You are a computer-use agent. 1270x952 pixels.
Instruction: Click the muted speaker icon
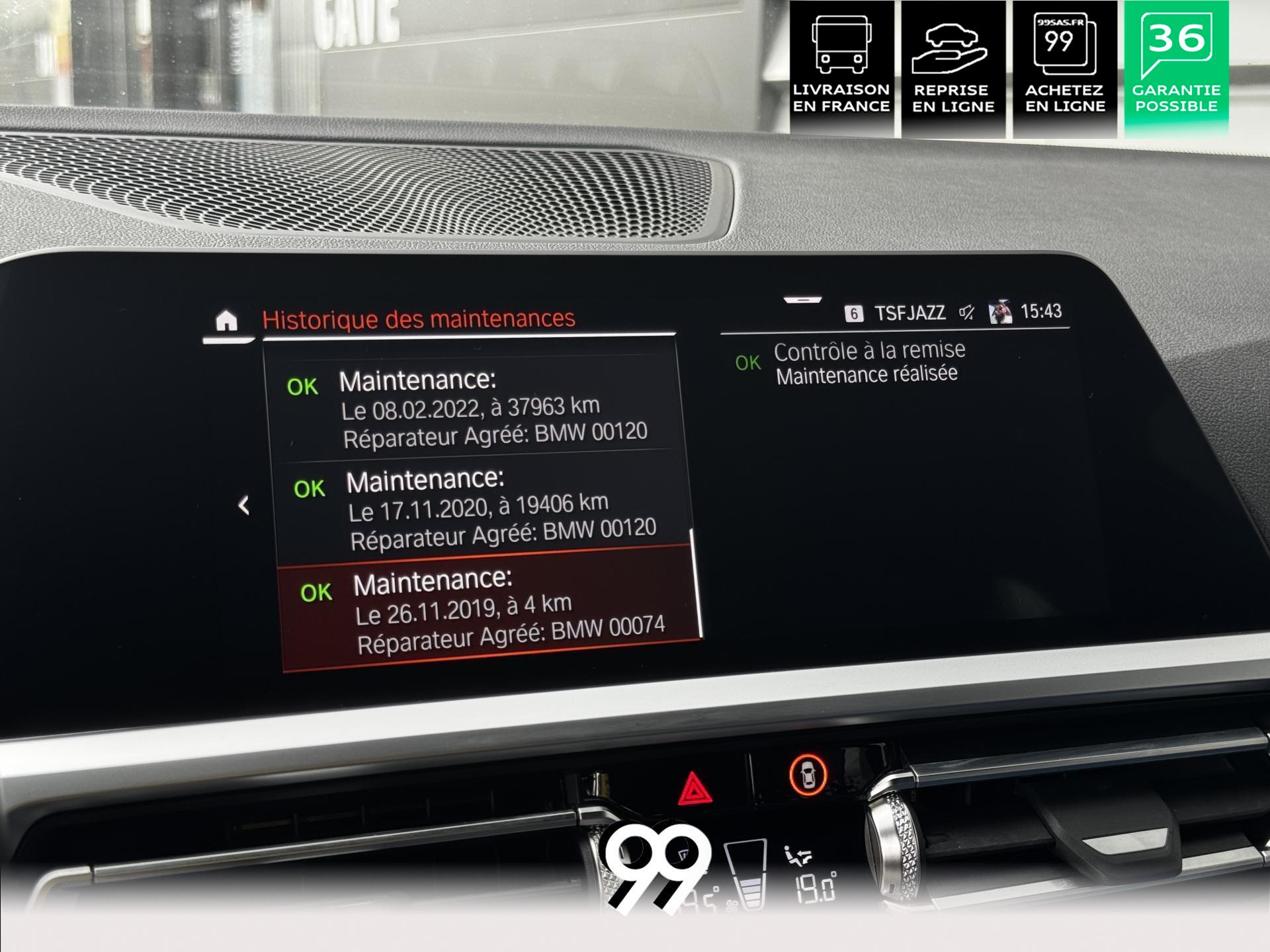coord(967,312)
